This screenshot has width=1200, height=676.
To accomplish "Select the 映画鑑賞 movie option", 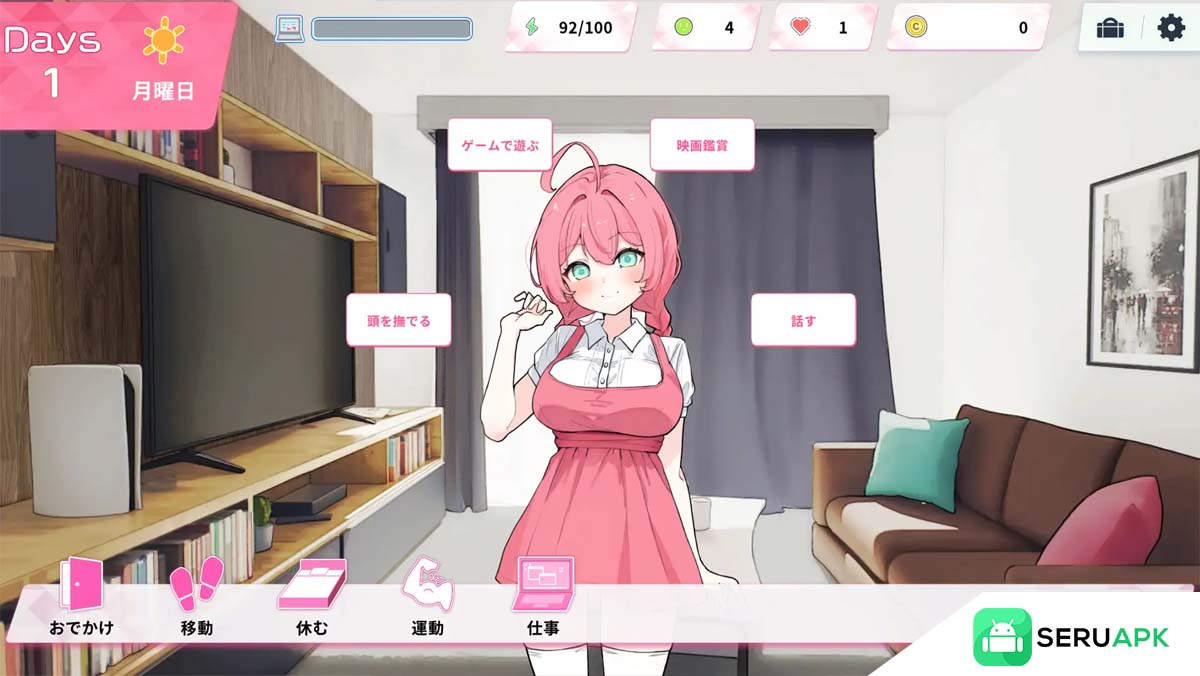I will (x=702, y=145).
